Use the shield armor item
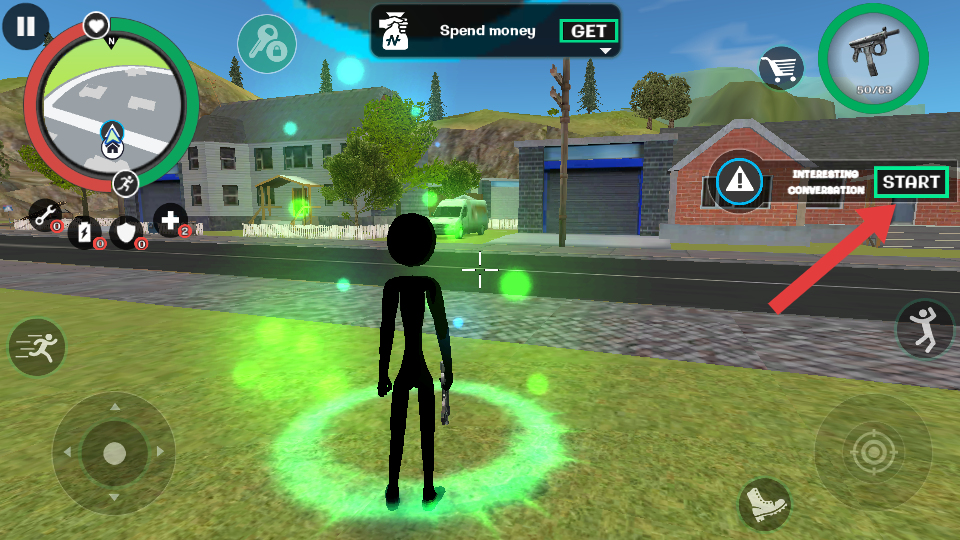Screen dimensions: 960x540 pyautogui.click(x=127, y=232)
